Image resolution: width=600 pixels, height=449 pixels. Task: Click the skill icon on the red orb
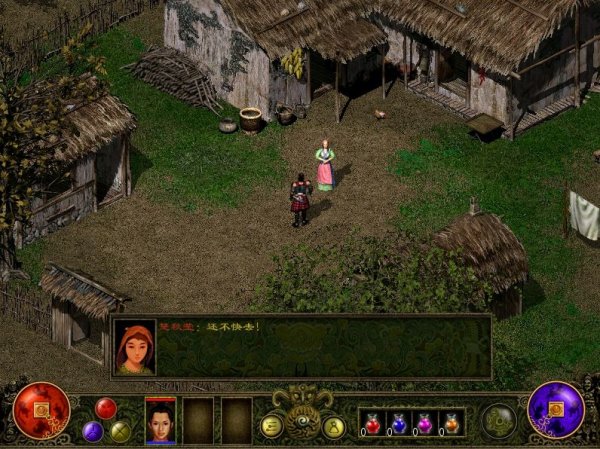pos(42,410)
